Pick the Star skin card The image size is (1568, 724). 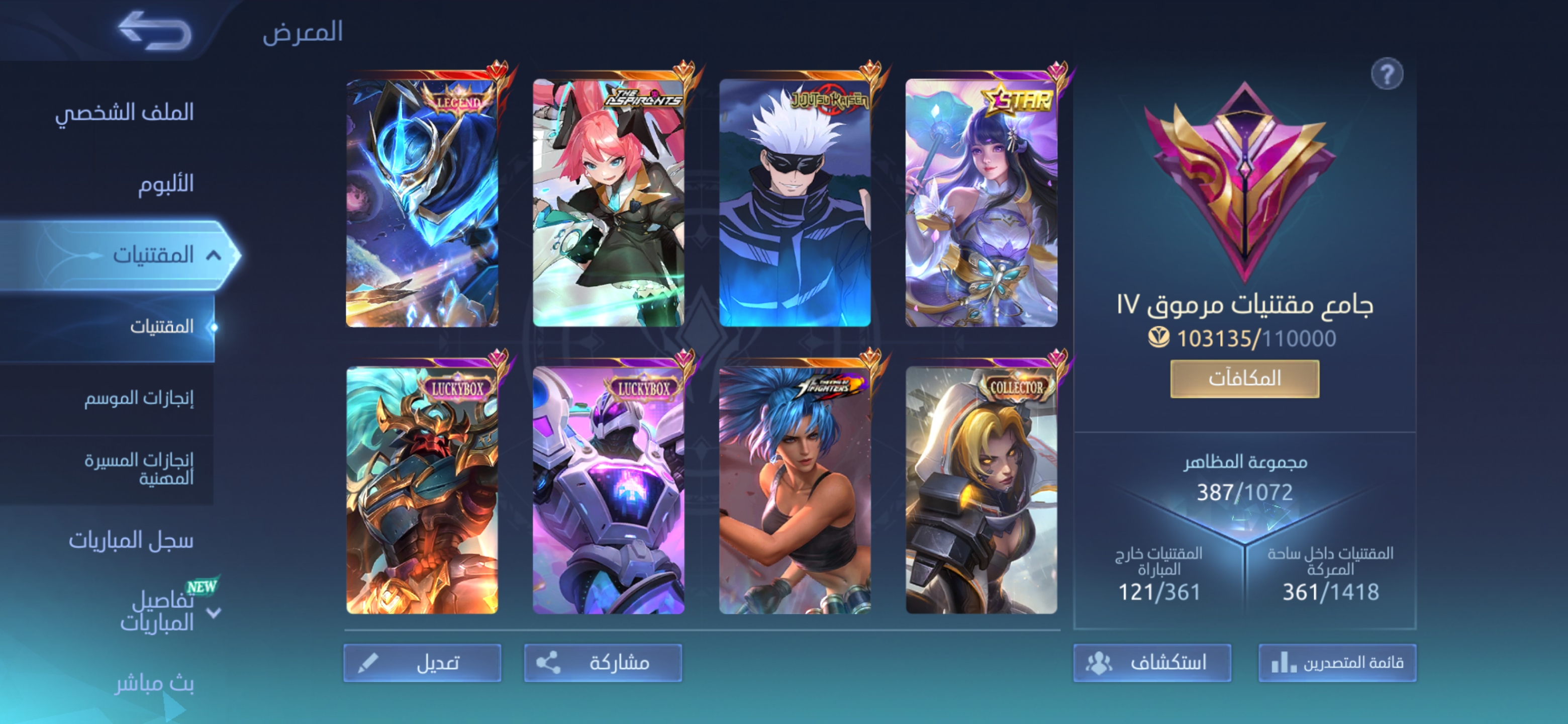point(981,202)
